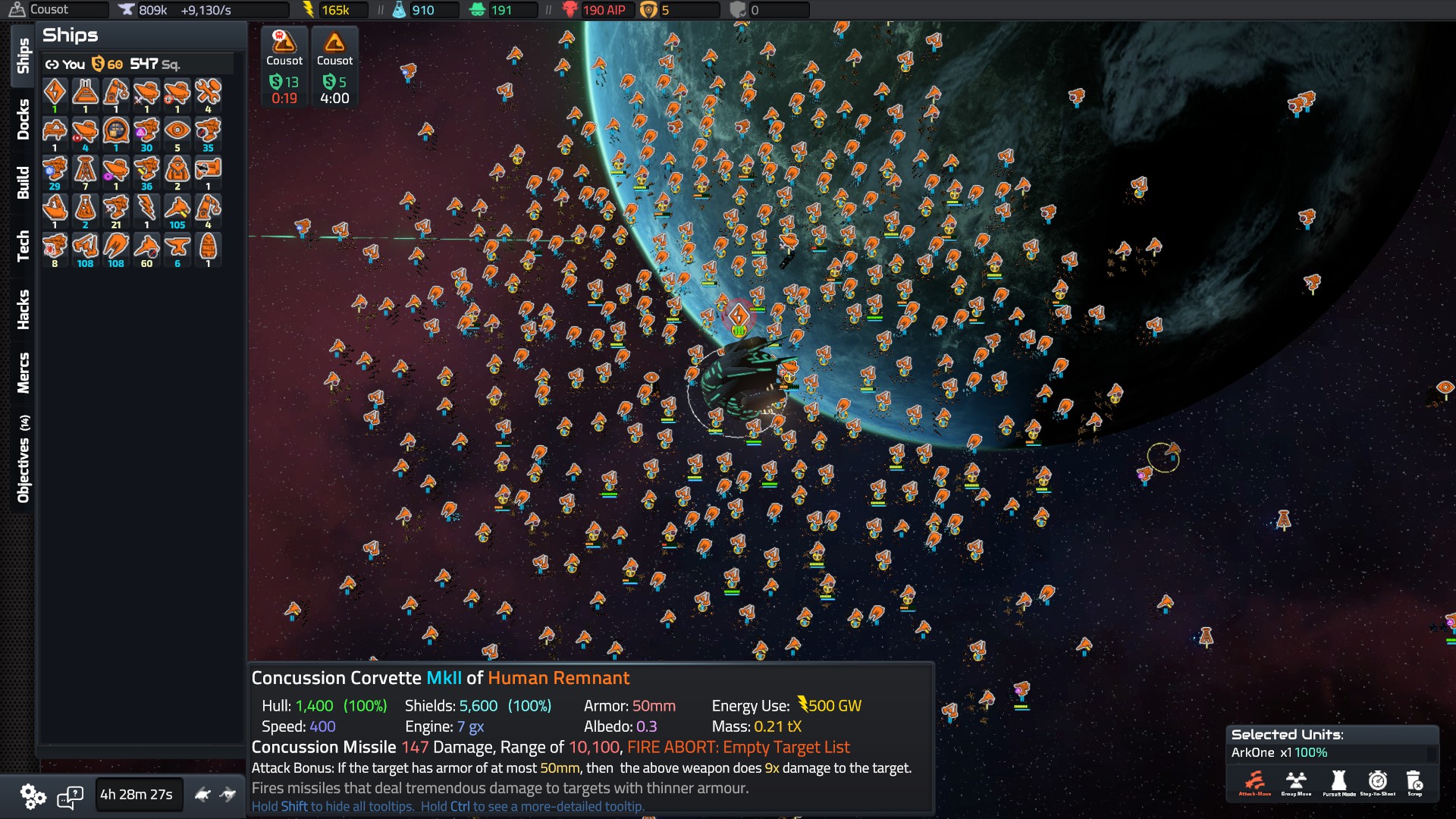Toggle Group Move mode
The width and height of the screenshot is (1456, 819).
pos(1296,782)
